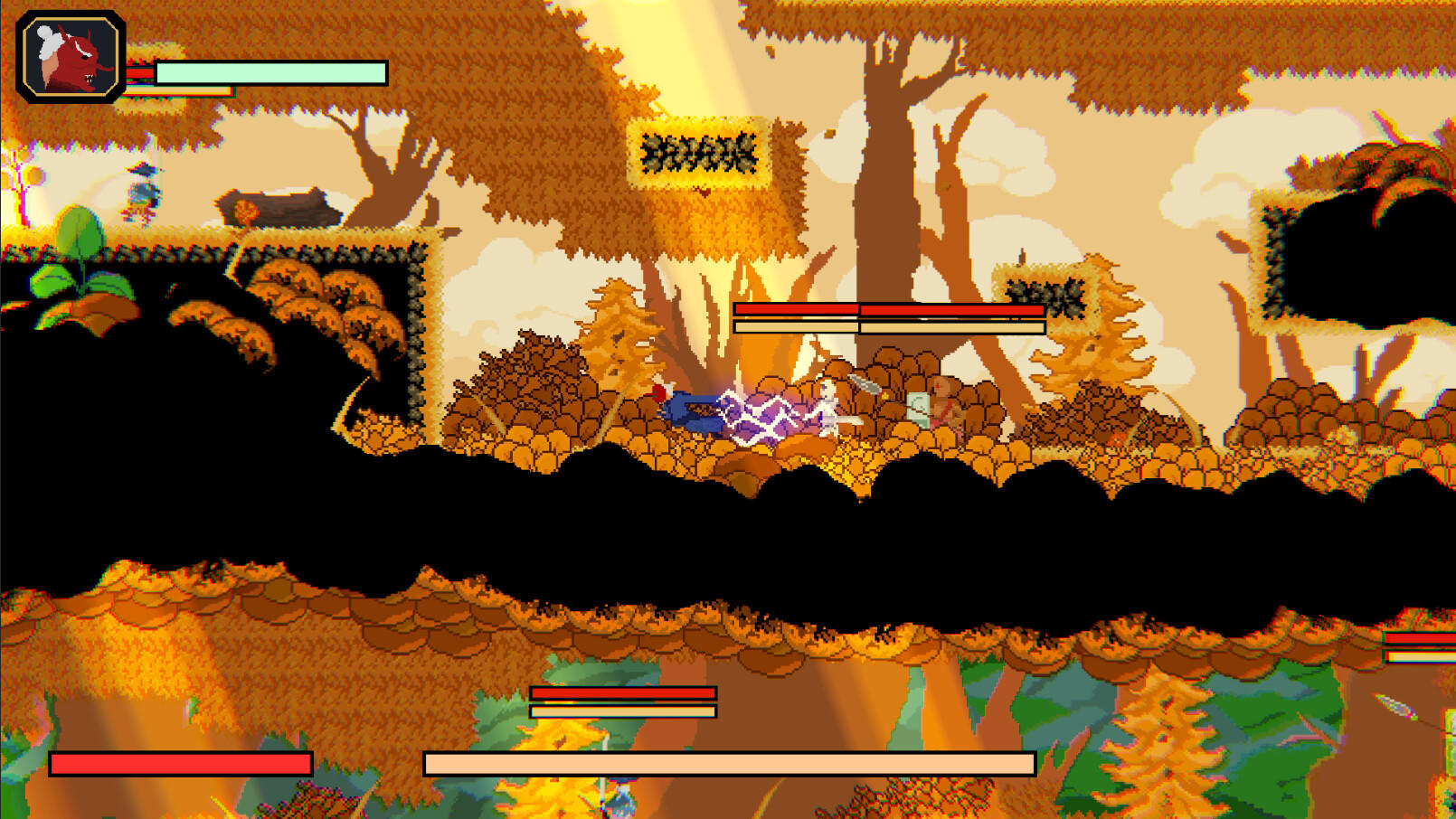This screenshot has height=819, width=1456.
Task: Click the thrown kunai above the skeleton
Action: 864,384
